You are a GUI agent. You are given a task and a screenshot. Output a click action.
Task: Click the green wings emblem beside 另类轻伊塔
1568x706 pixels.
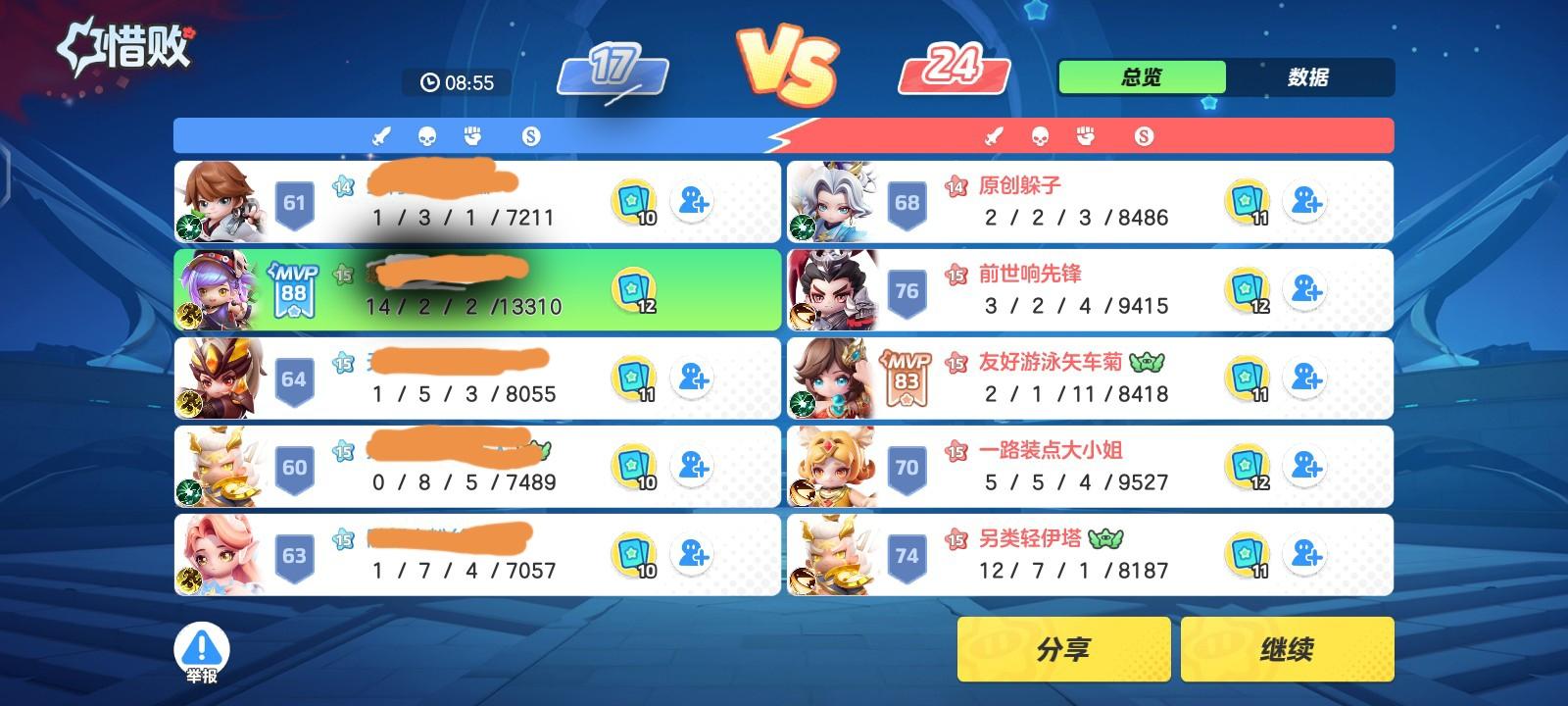1106,538
